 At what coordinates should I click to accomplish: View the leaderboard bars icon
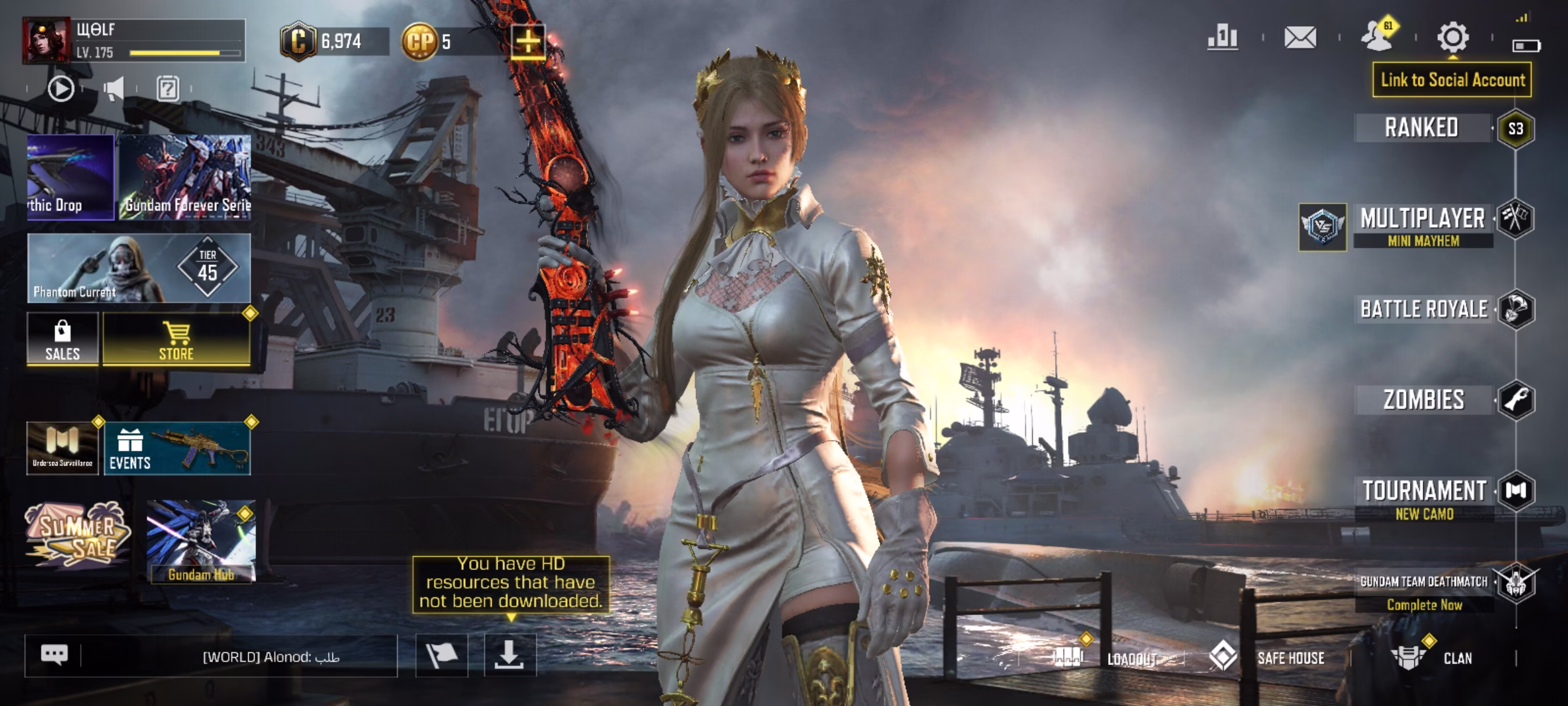[x=1222, y=37]
